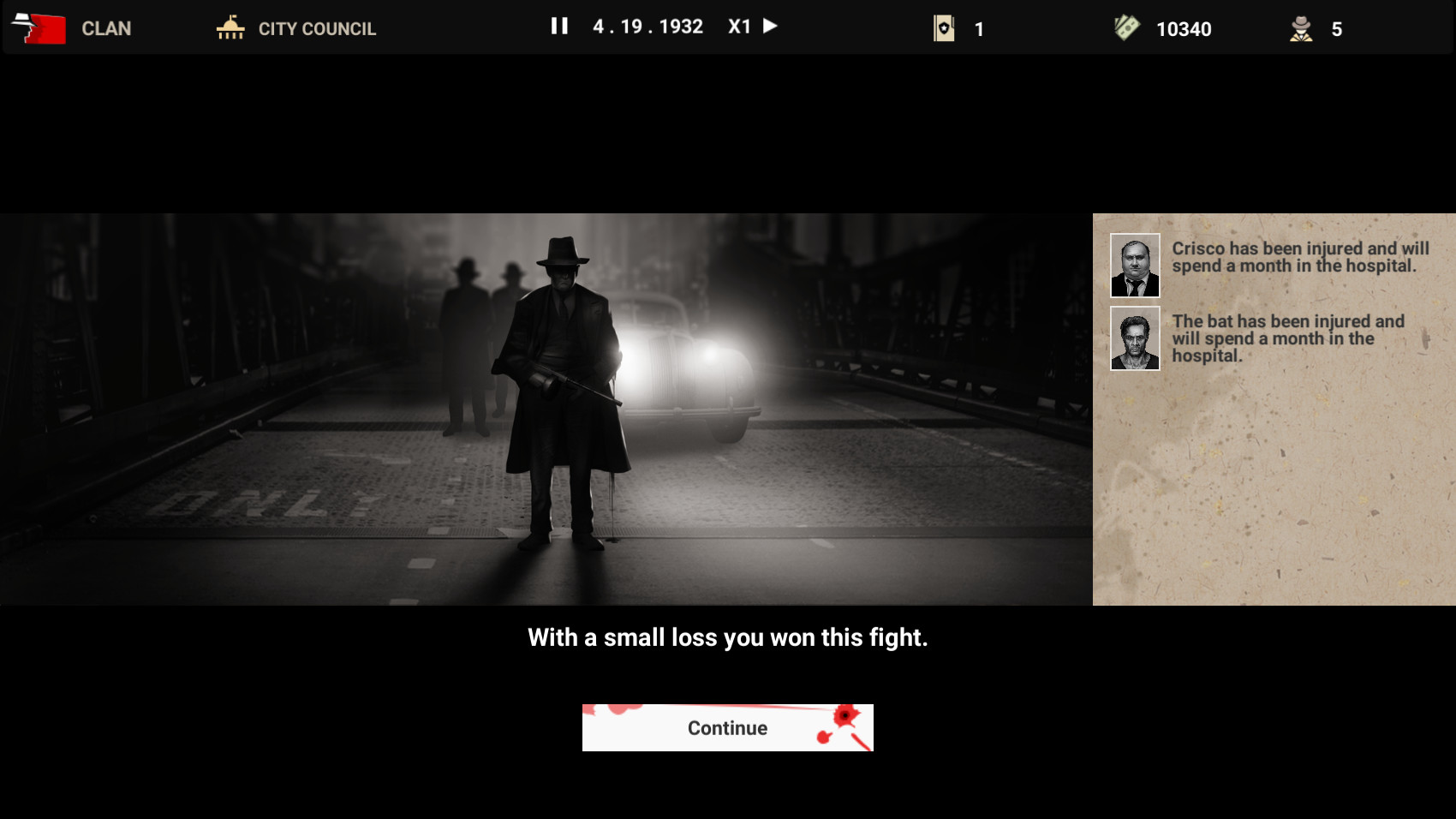Click the money bills icon
Screen dimensions: 1456x819
click(1126, 27)
